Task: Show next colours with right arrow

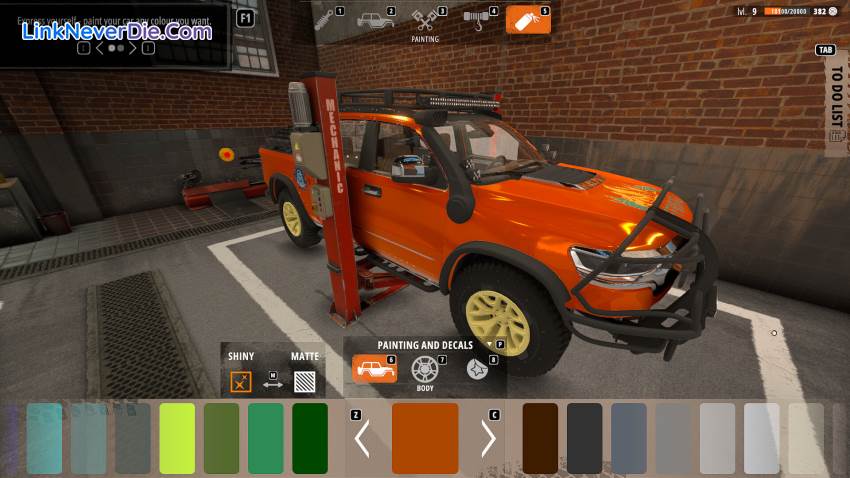Action: (x=488, y=438)
